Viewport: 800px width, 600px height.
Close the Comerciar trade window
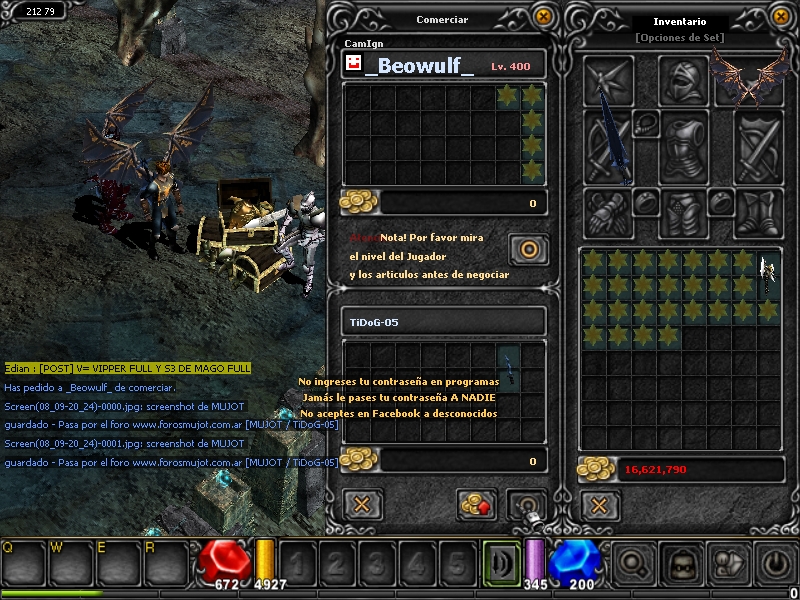point(543,17)
